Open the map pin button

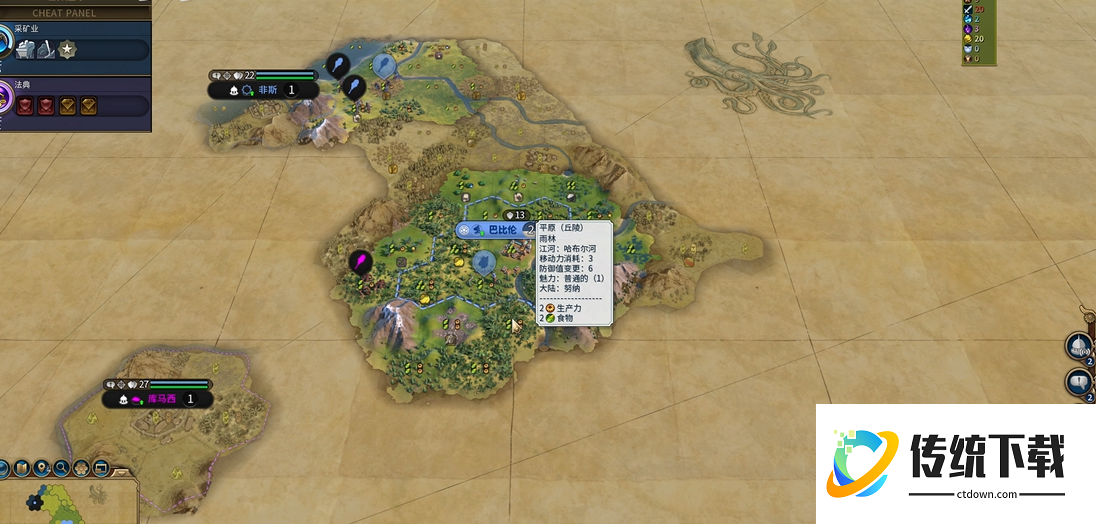coord(41,468)
